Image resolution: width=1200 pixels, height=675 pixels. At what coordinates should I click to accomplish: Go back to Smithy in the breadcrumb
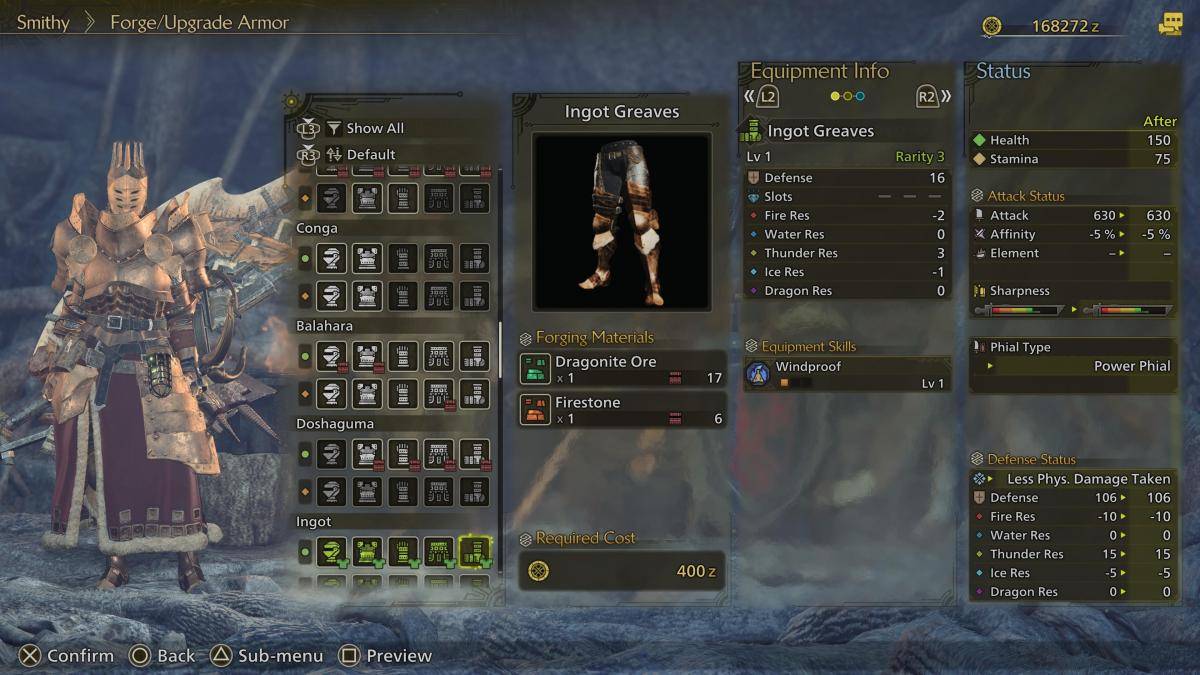43,22
